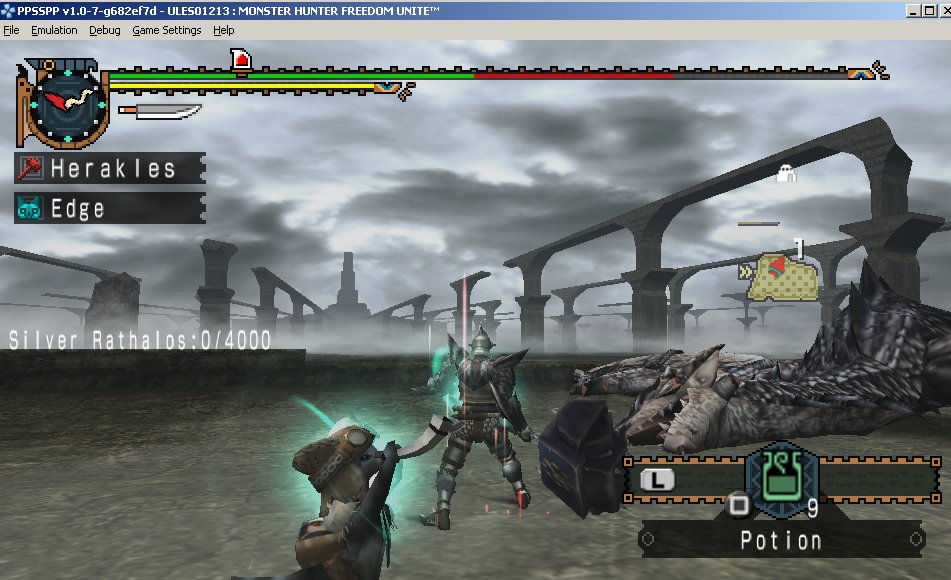Viewport: 951px width, 580px height.
Task: Open the Help menu
Action: [224, 30]
